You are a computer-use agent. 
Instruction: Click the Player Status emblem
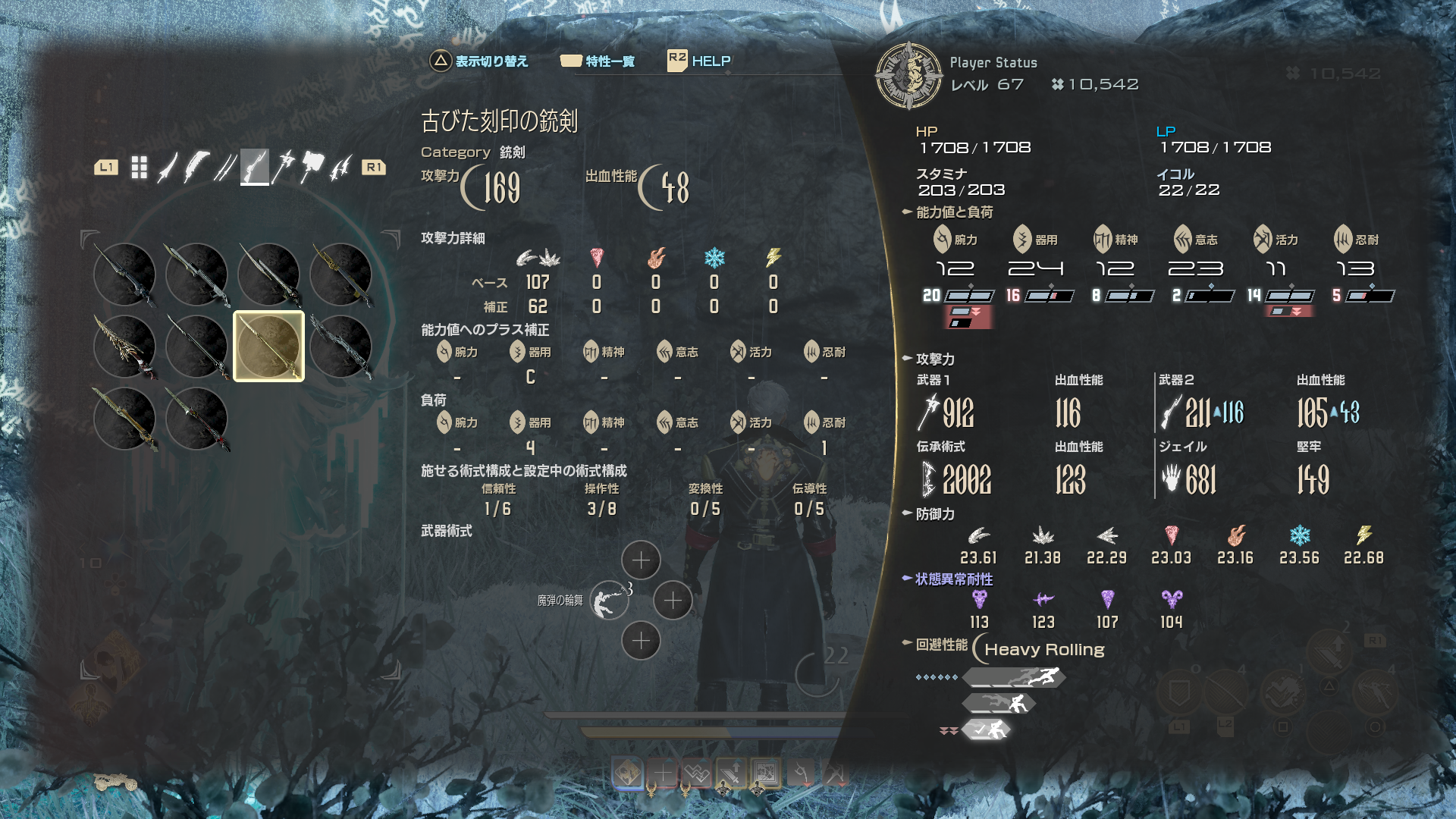[908, 76]
